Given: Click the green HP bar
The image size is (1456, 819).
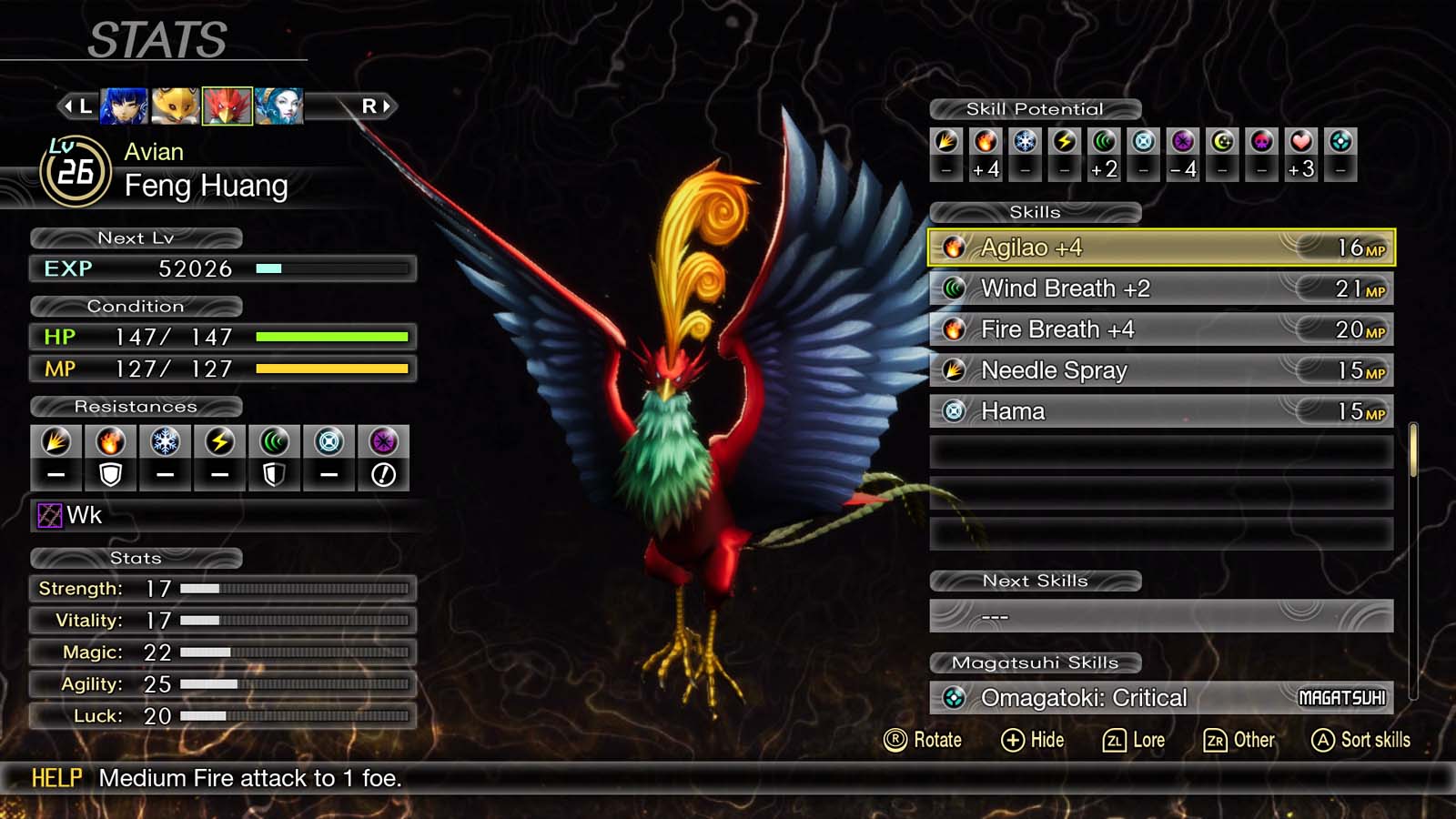Looking at the screenshot, I should (332, 338).
